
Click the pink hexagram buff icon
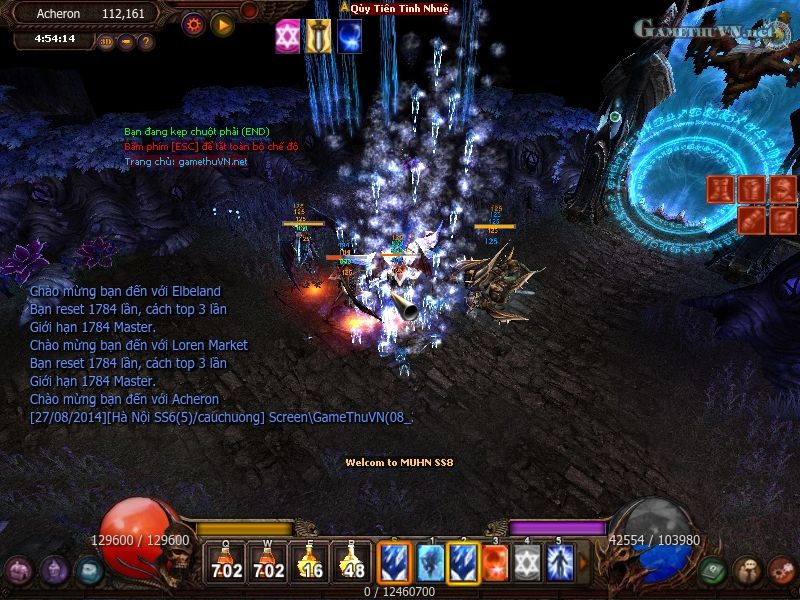[x=288, y=36]
